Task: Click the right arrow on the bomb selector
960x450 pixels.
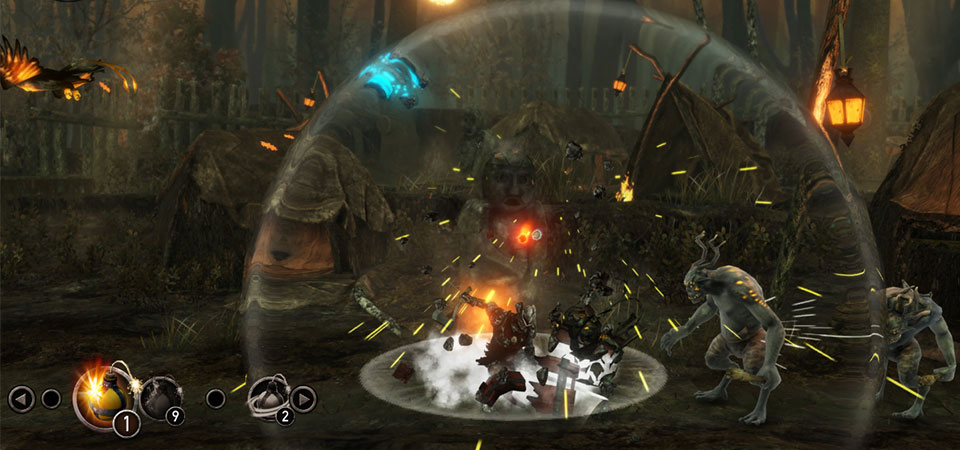Action: (303, 399)
